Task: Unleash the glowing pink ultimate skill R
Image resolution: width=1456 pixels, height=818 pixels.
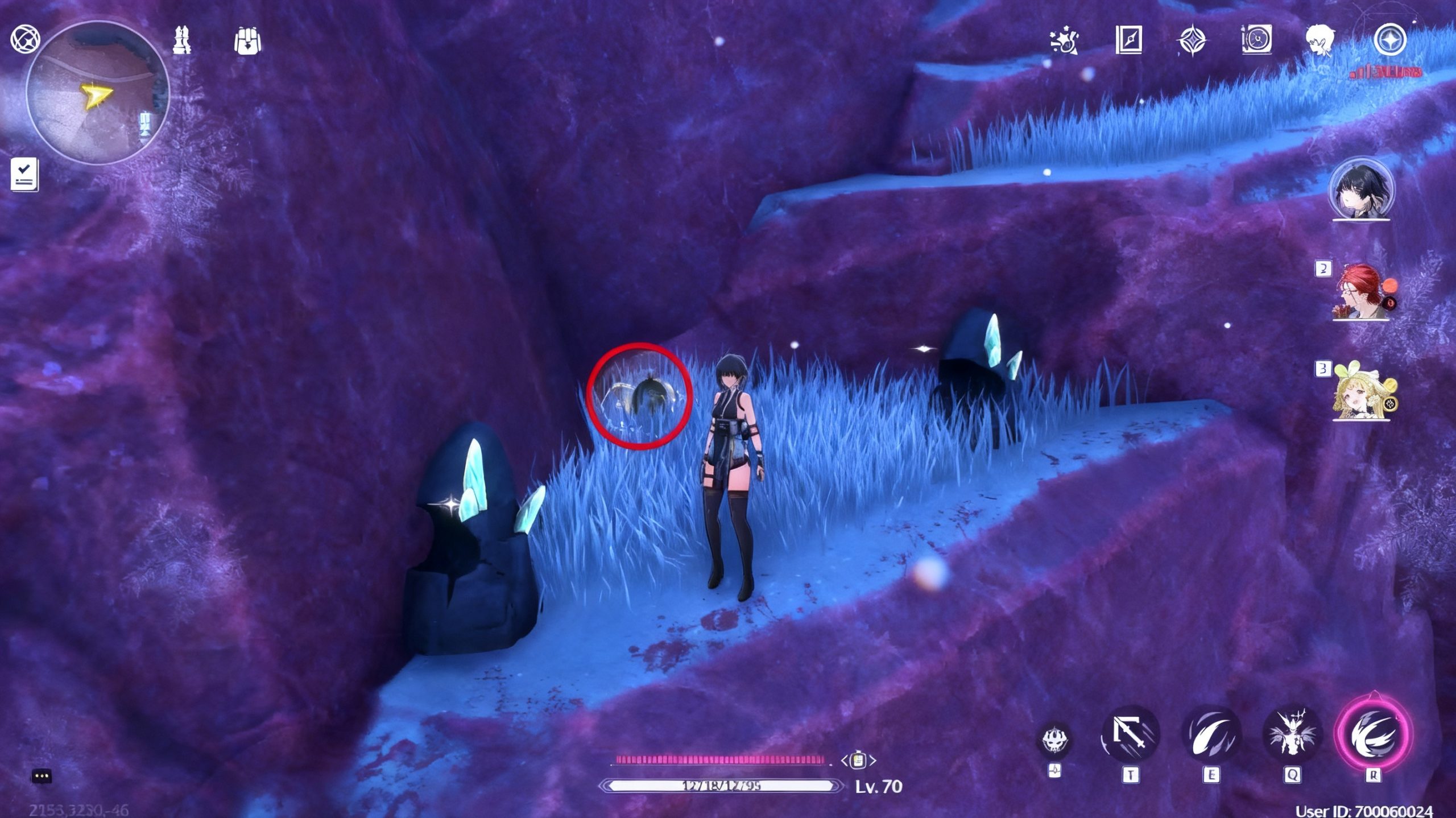Action: click(1373, 734)
